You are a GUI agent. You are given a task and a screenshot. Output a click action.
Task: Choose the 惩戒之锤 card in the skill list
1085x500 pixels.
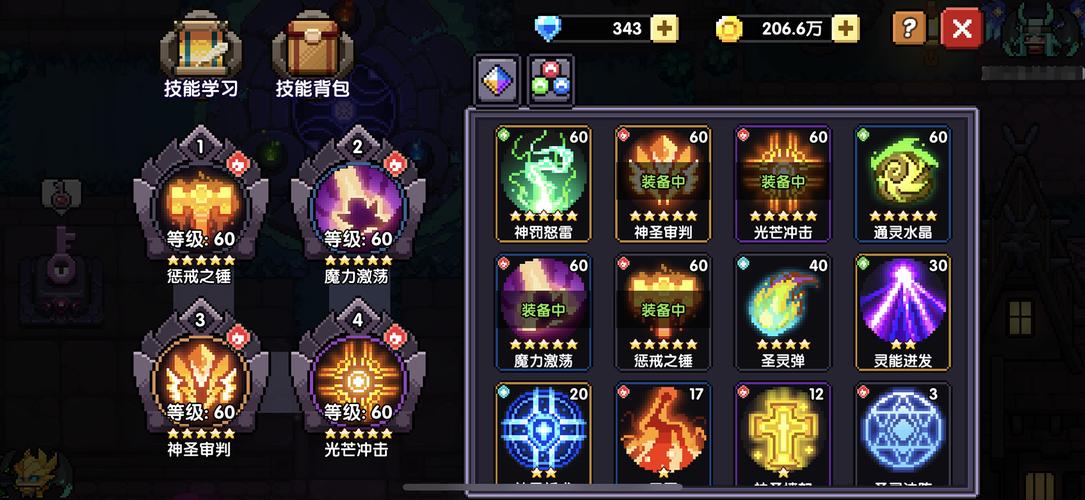coord(663,310)
